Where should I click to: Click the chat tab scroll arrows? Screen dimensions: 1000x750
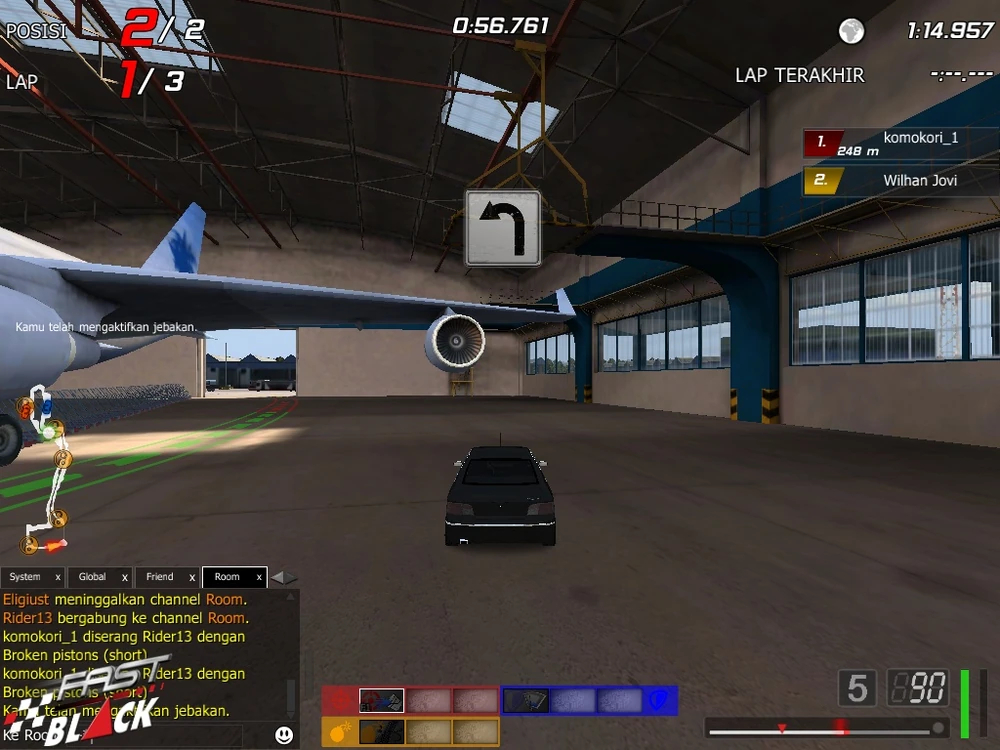pos(284,577)
